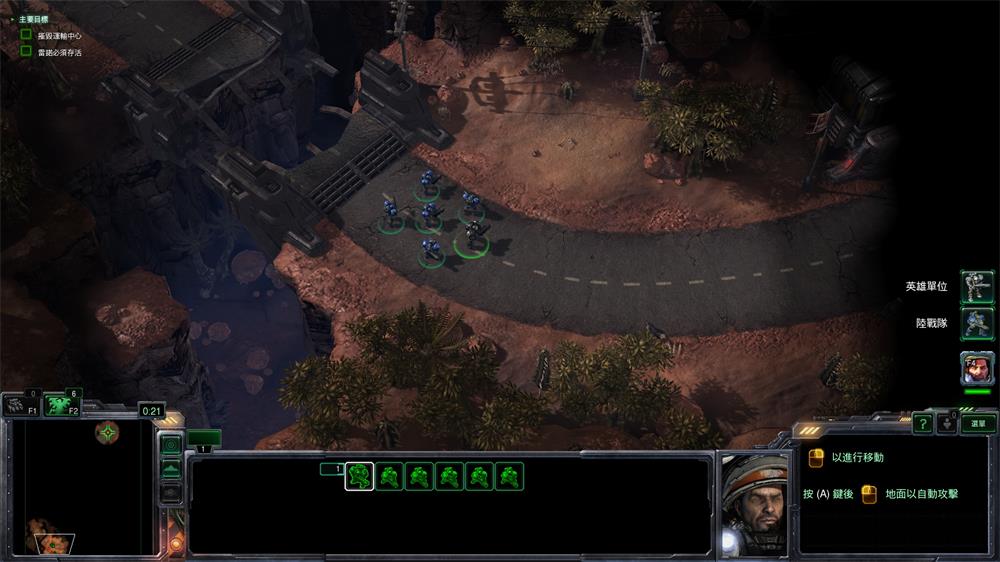This screenshot has width=1000, height=562.
Task: Choose the highlighted first marine wireframe
Action: pos(360,477)
